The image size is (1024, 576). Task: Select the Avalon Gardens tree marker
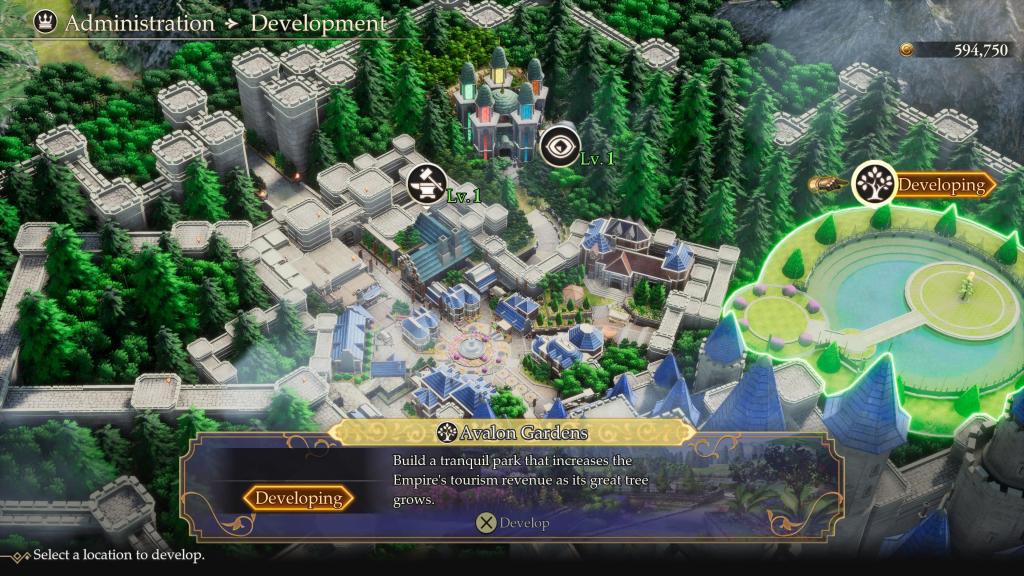click(x=873, y=185)
